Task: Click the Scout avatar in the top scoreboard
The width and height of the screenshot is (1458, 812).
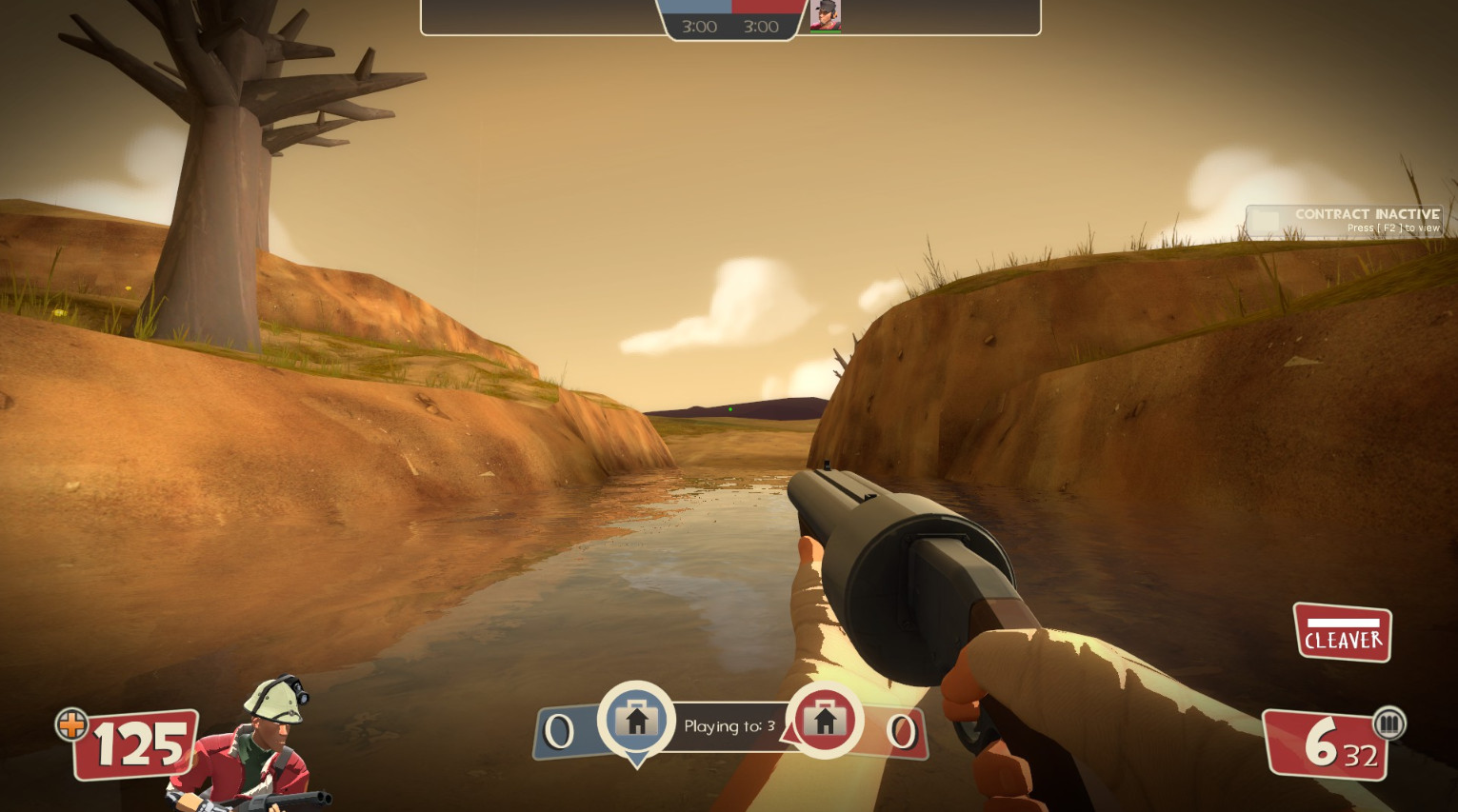Action: tap(825, 14)
